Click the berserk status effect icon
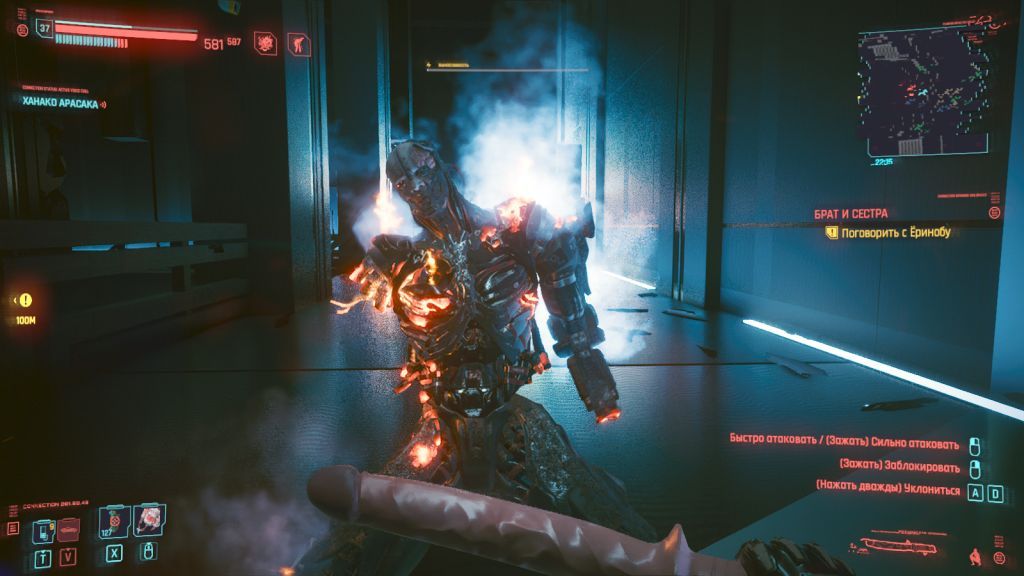Viewport: 1024px width, 576px height. coord(267,43)
